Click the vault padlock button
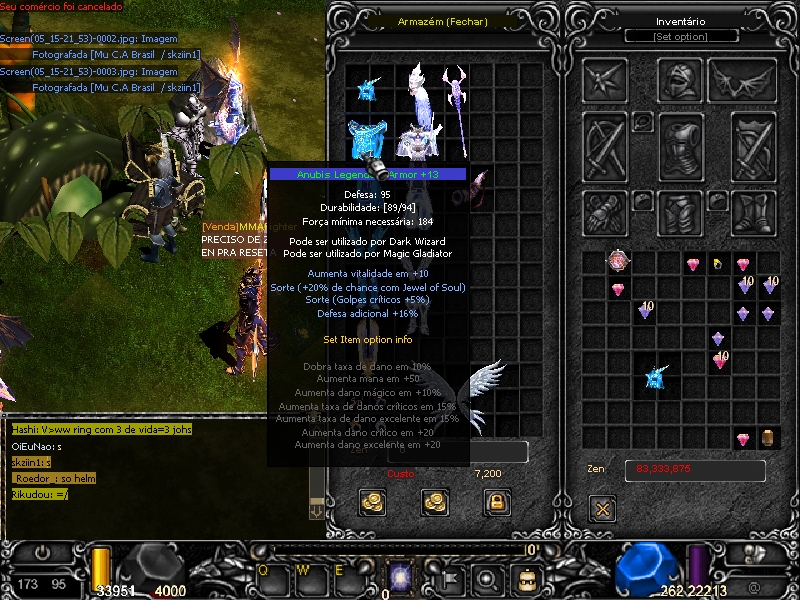Image resolution: width=800 pixels, height=600 pixels. coord(495,502)
